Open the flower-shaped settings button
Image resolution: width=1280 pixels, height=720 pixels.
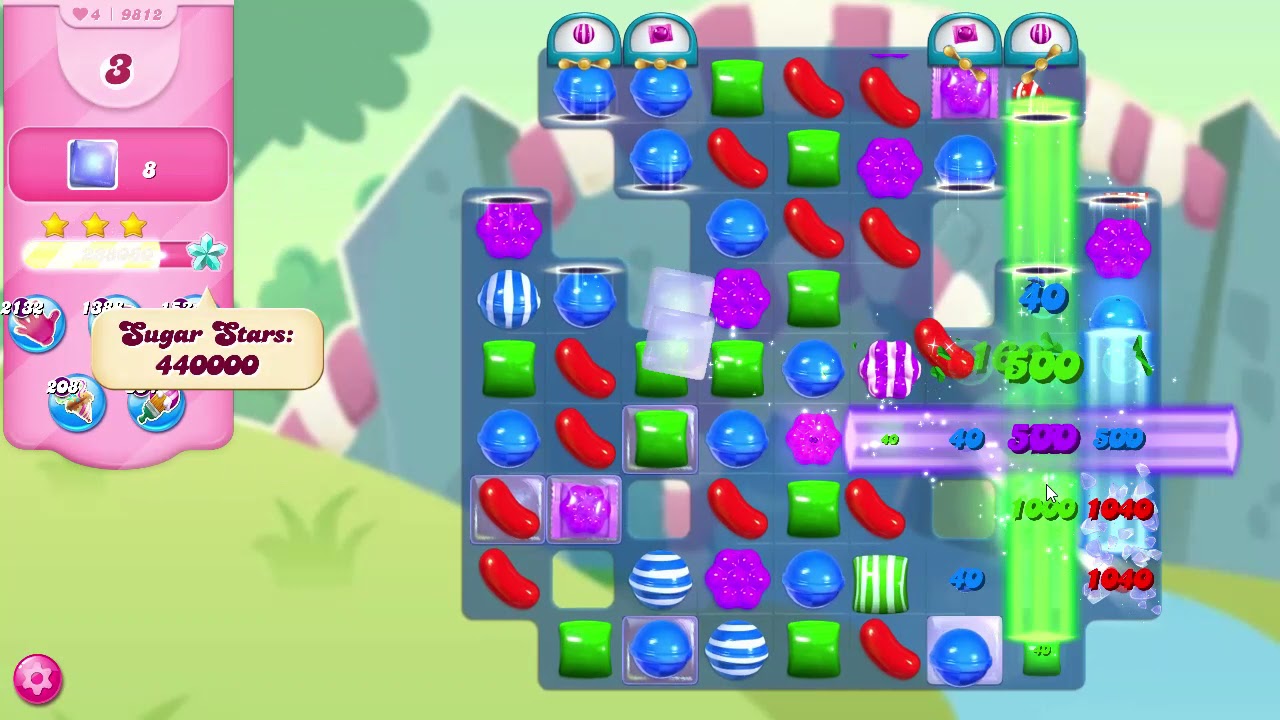(x=36, y=678)
